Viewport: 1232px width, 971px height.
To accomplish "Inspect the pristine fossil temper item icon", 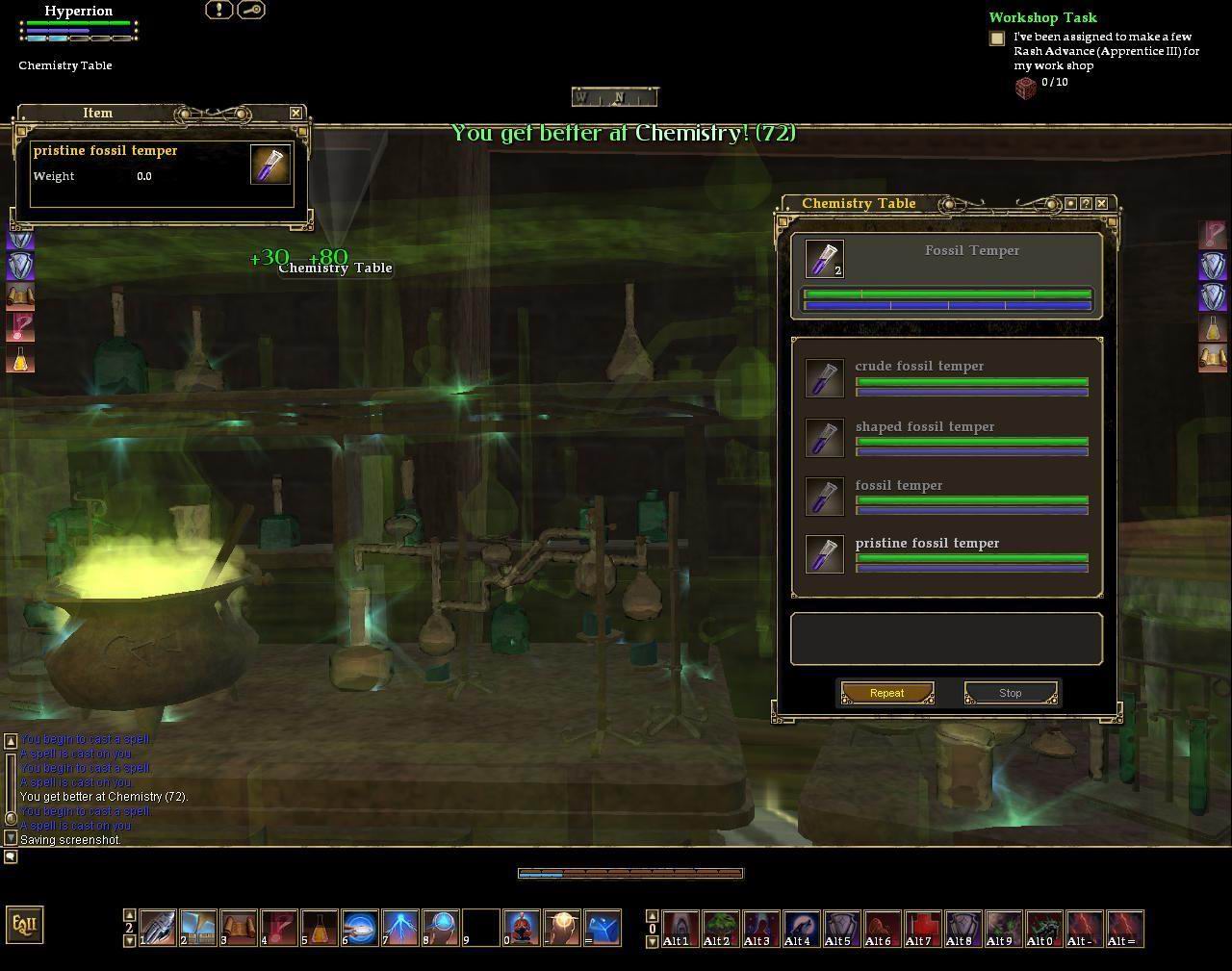I will click(269, 165).
